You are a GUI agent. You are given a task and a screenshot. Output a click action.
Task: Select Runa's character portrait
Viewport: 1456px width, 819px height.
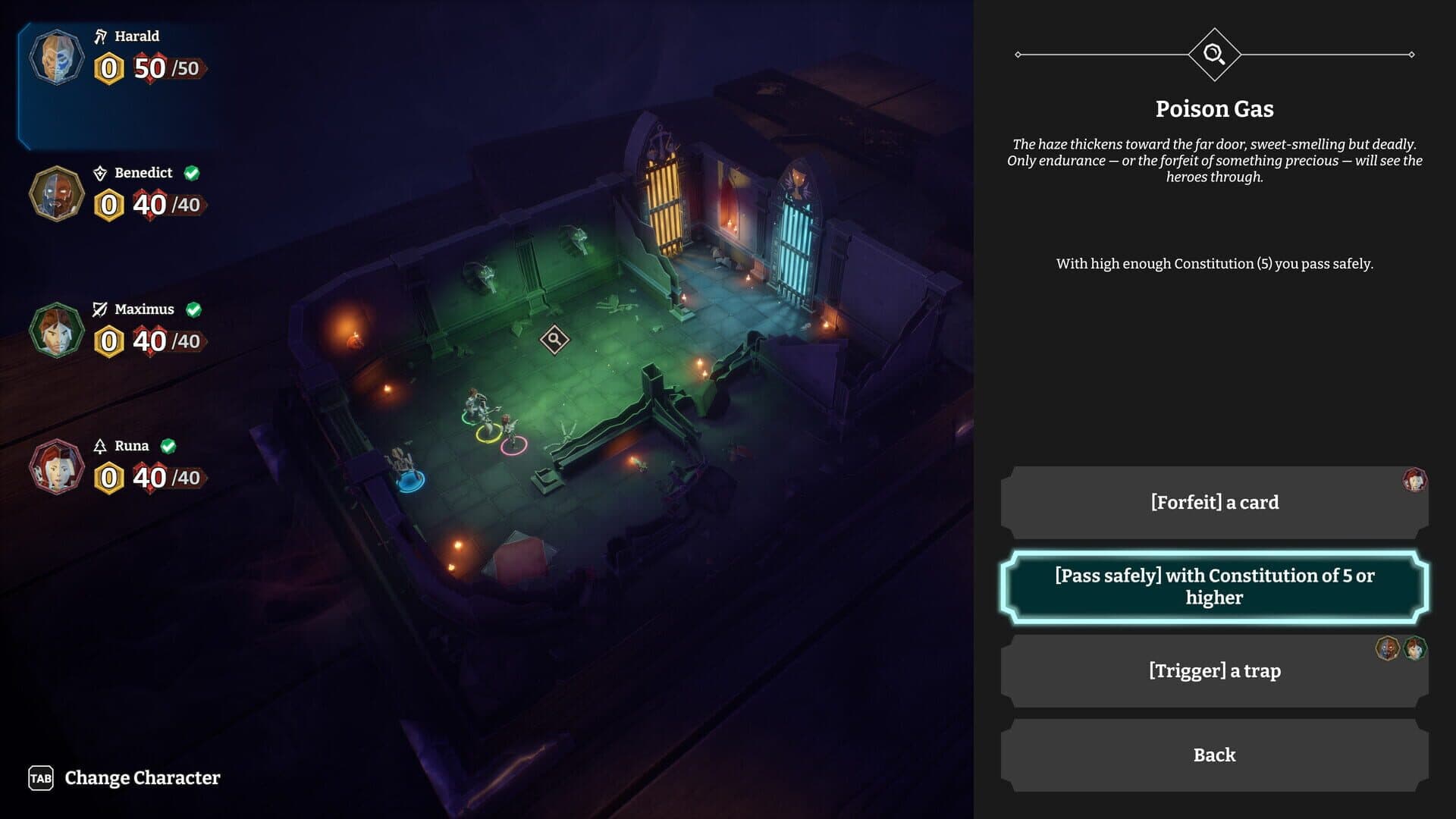click(x=57, y=466)
